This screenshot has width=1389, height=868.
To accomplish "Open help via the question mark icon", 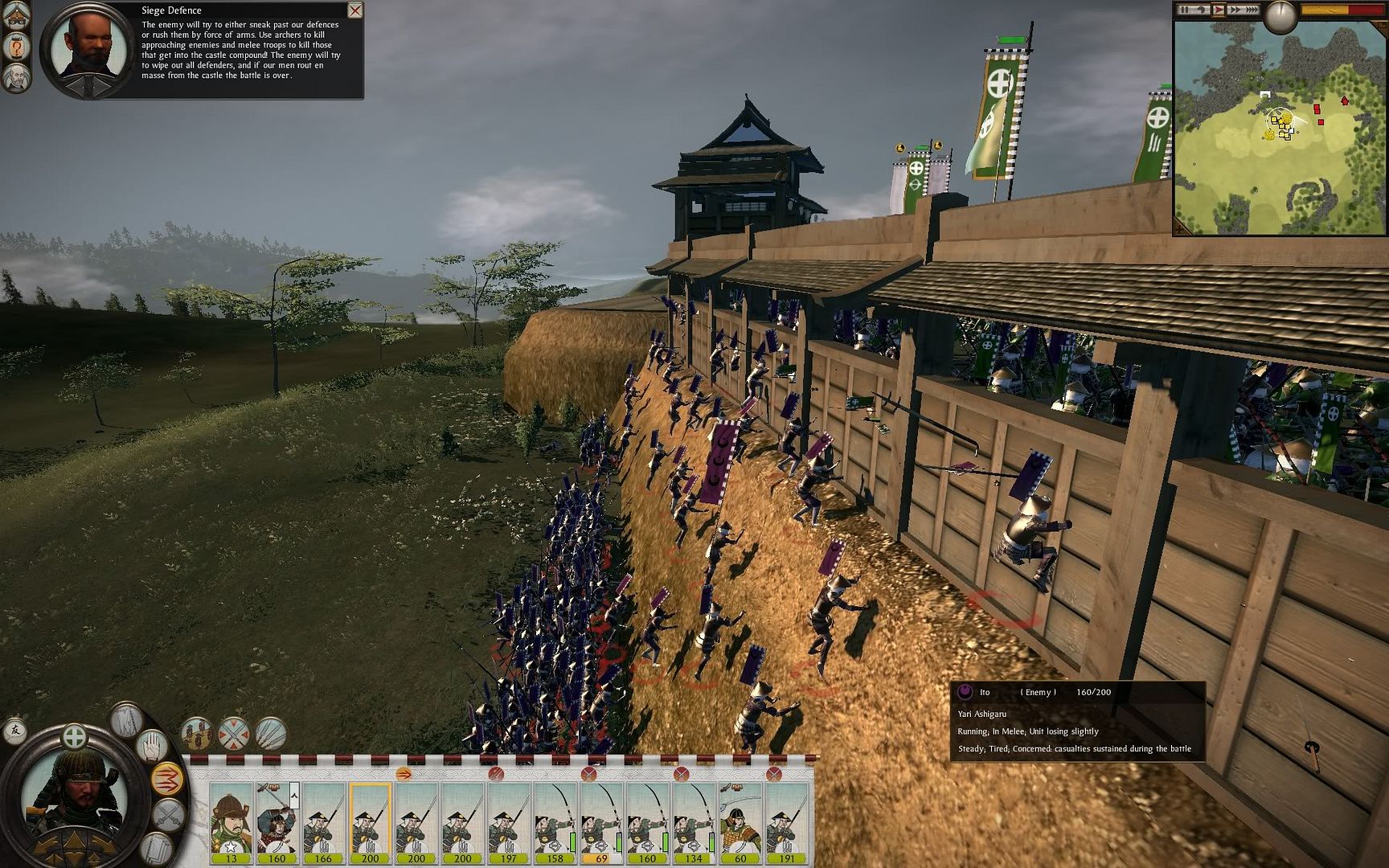I will tap(17, 47).
